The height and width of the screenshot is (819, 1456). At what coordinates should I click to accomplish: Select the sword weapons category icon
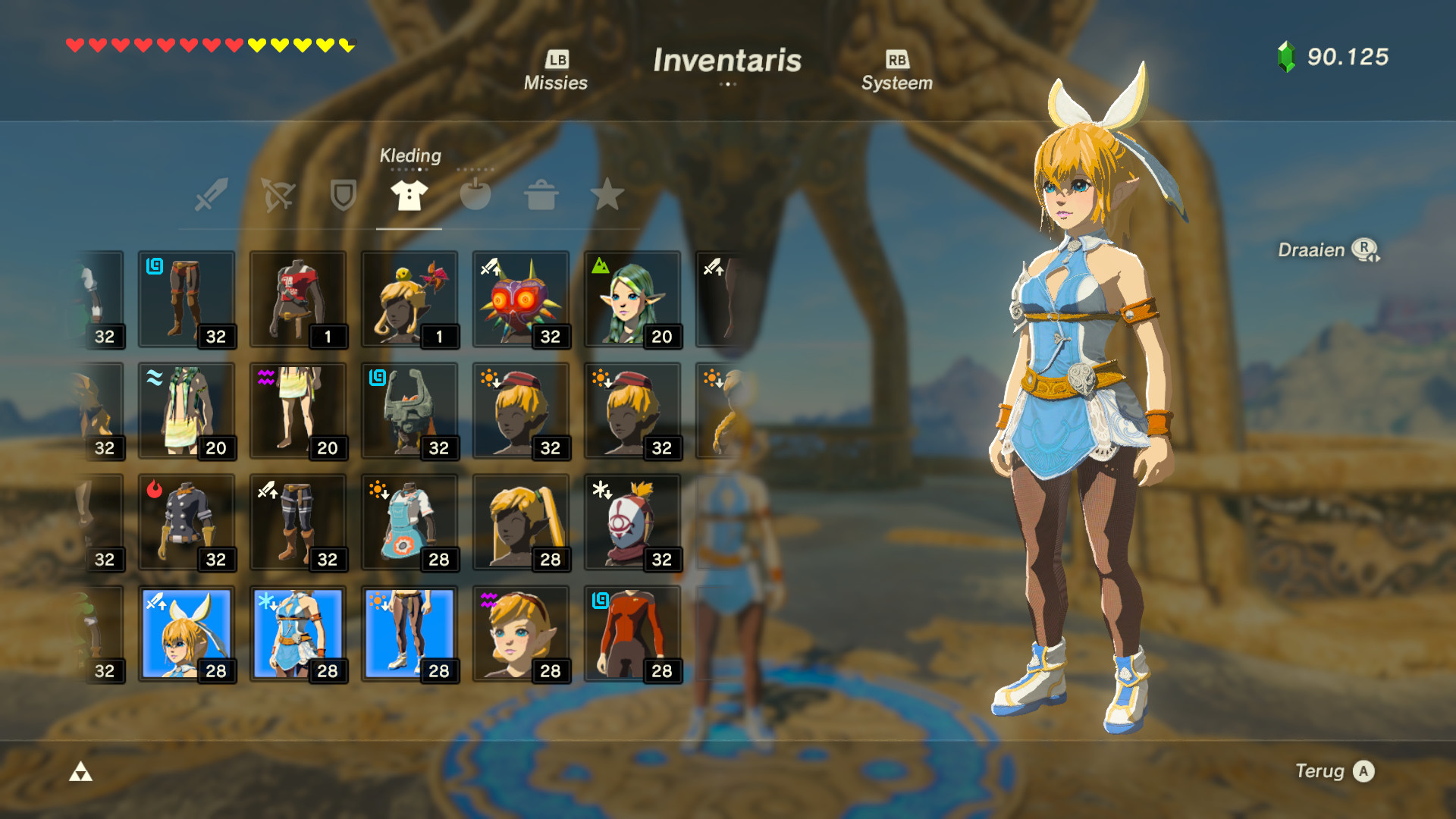pos(210,196)
